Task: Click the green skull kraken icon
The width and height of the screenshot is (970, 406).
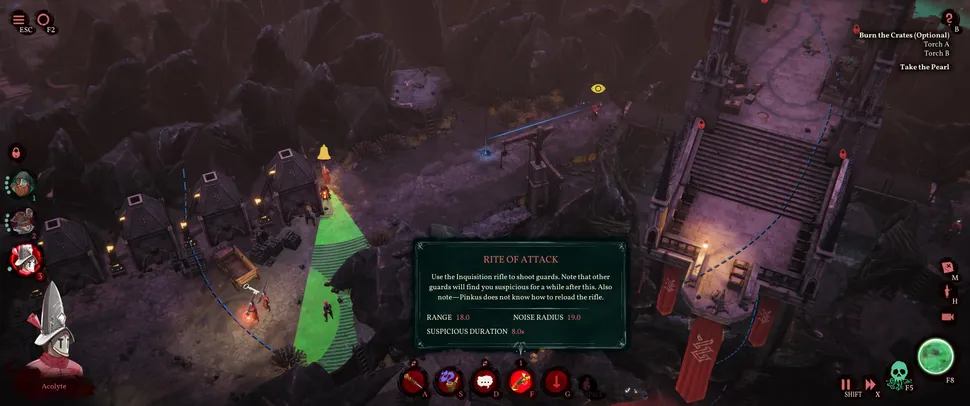Action: point(899,374)
